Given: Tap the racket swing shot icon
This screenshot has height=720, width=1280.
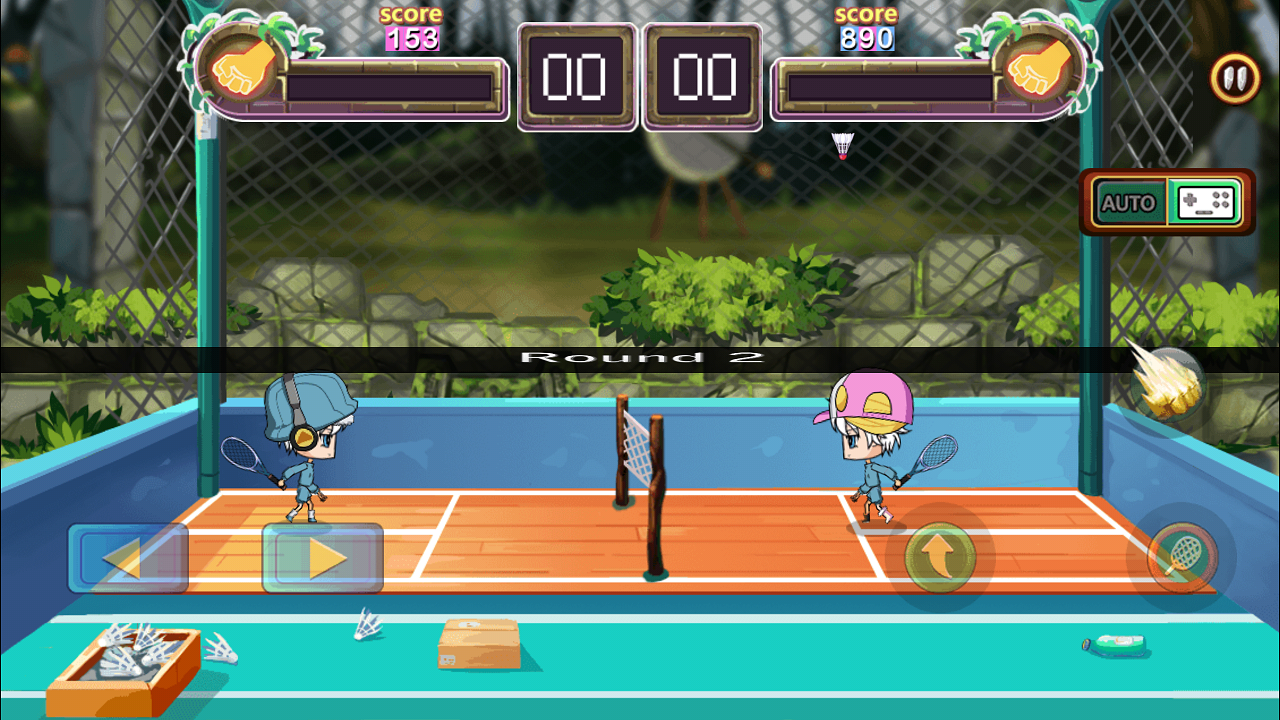Looking at the screenshot, I should [x=1185, y=557].
